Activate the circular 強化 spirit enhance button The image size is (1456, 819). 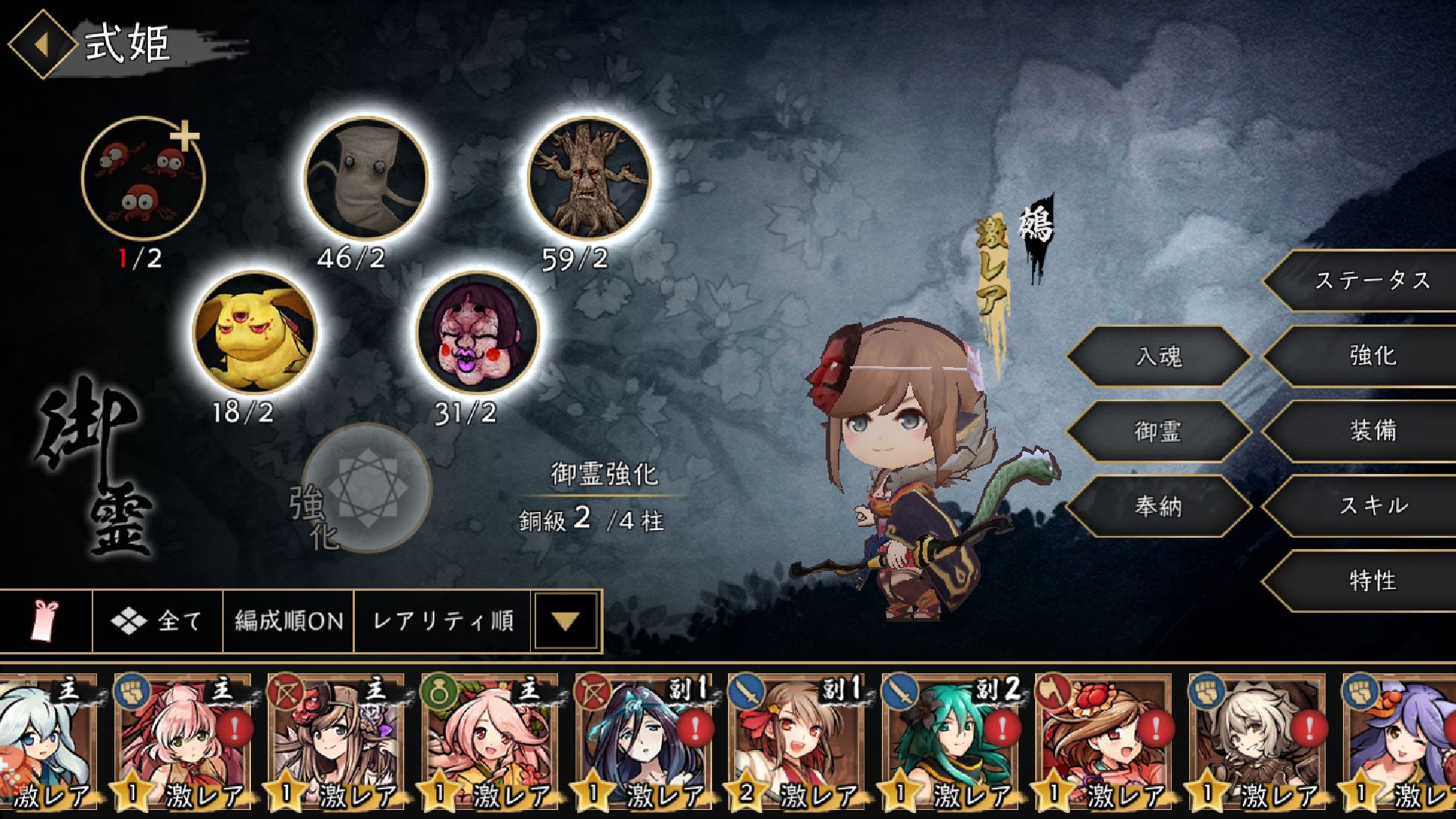point(368,488)
